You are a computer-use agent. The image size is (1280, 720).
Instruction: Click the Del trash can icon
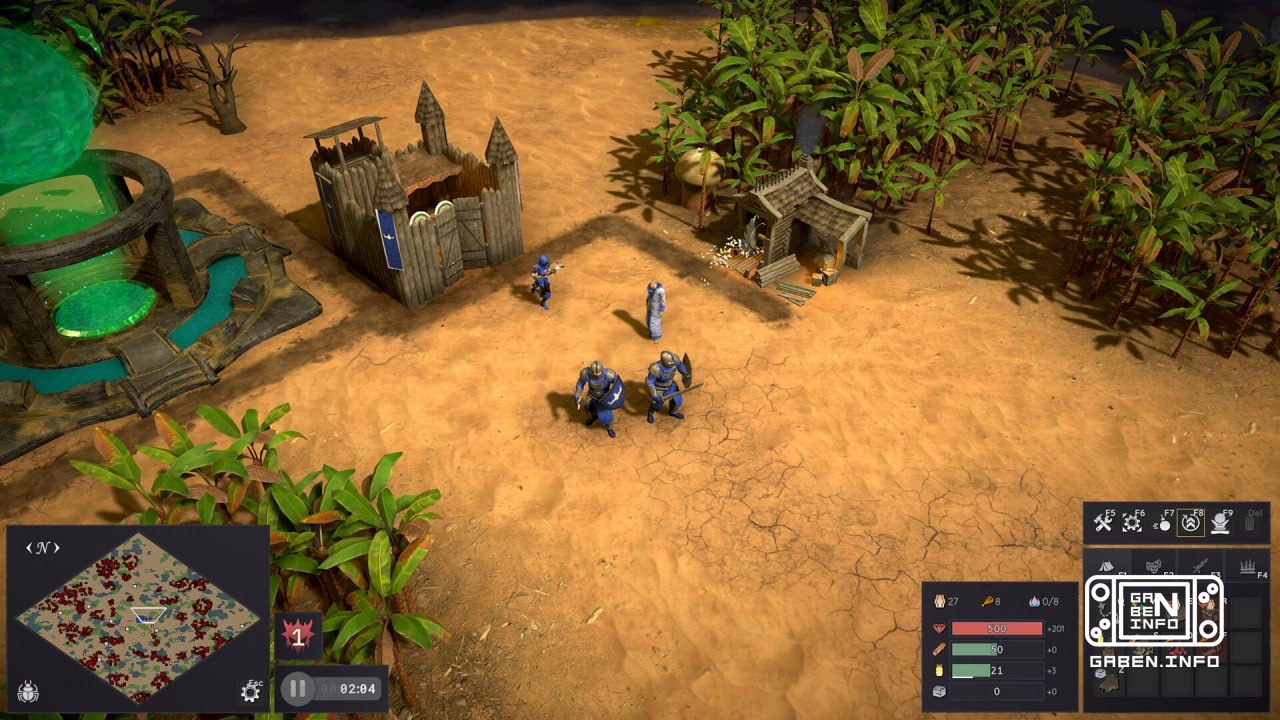pos(1250,523)
